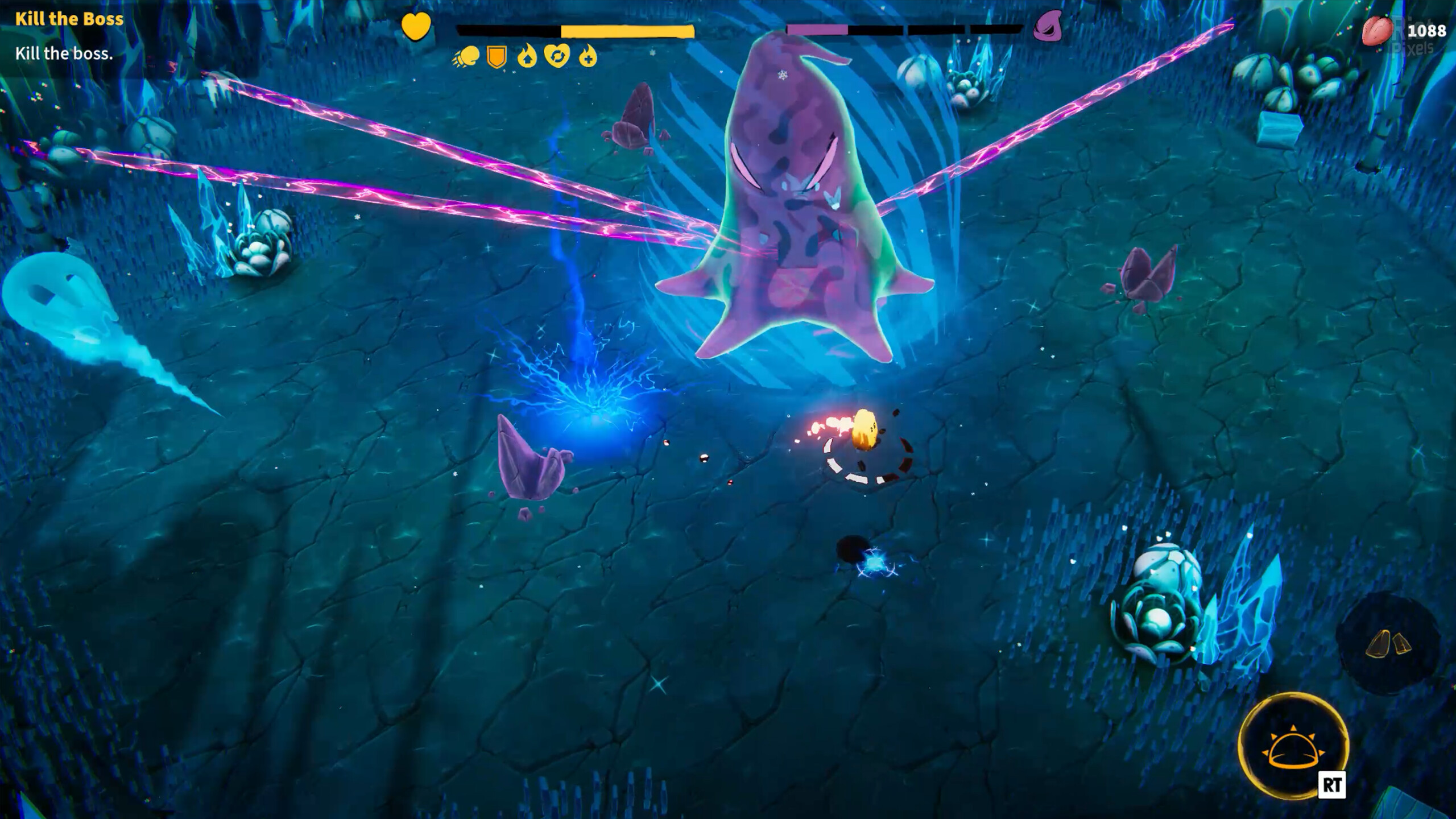Click the yellow heart player health icon
Viewport: 1456px width, 819px height.
[x=416, y=27]
